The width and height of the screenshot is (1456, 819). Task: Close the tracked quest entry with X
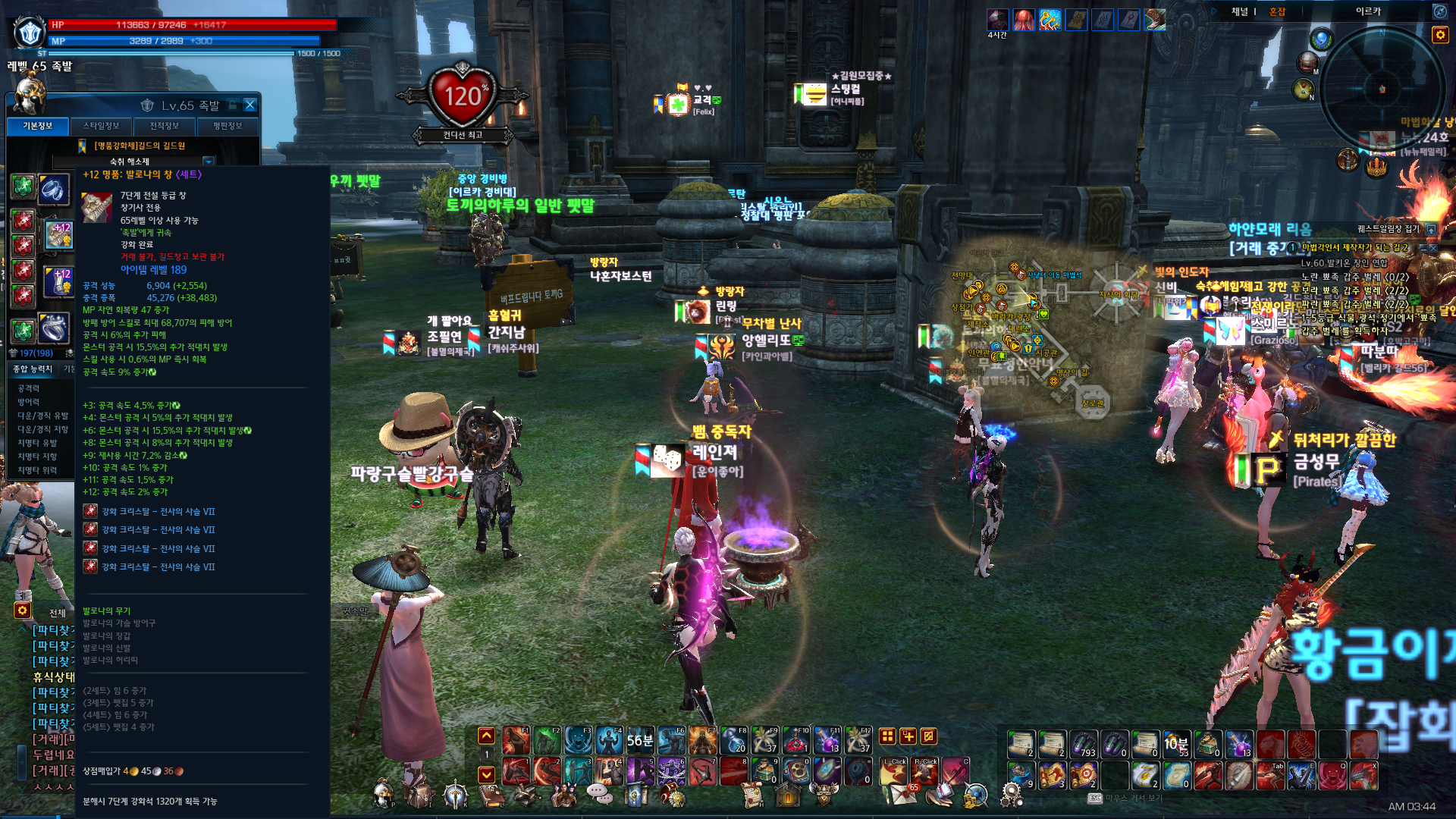1433,248
